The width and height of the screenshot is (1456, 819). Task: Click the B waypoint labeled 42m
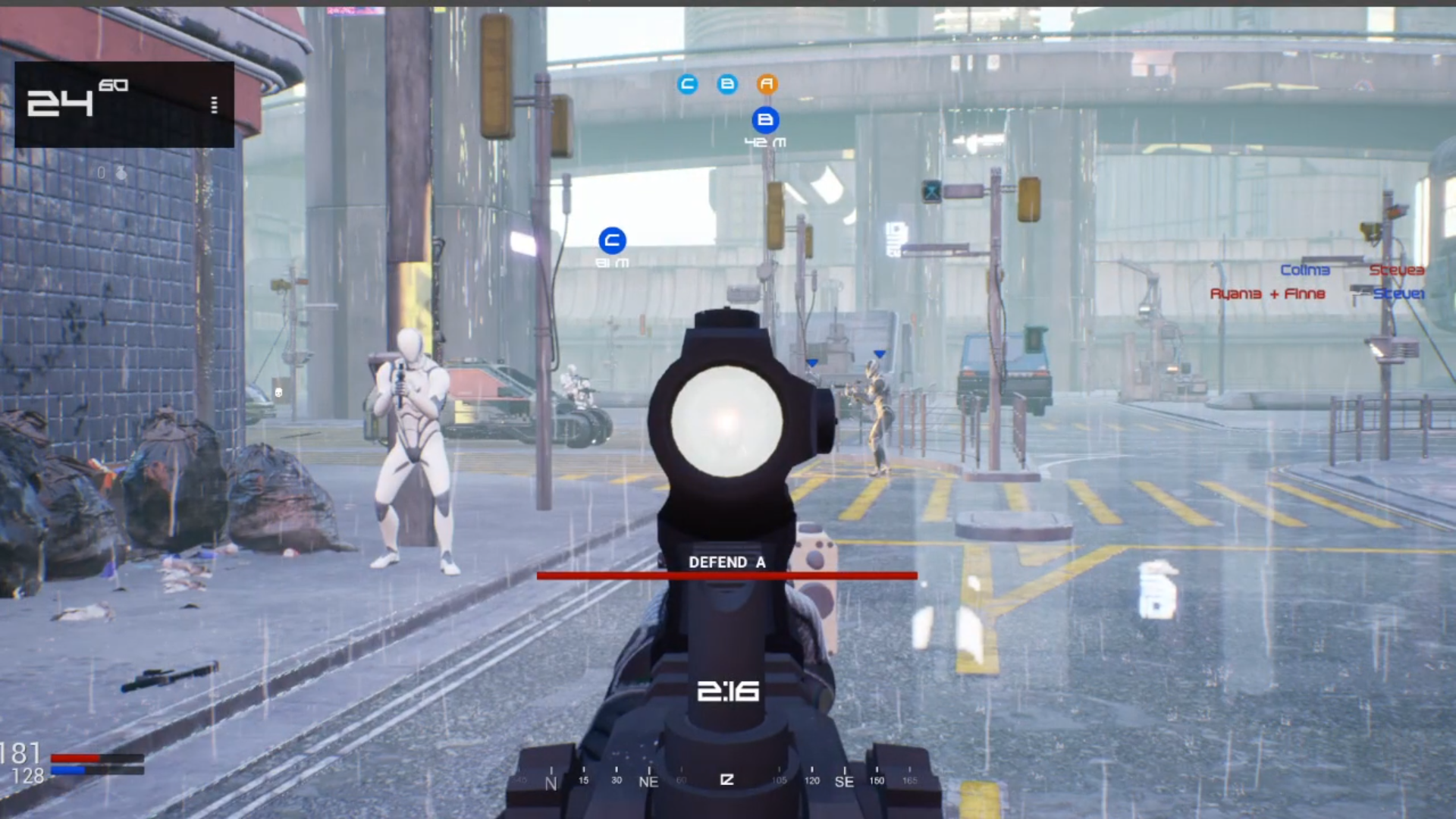click(x=766, y=120)
